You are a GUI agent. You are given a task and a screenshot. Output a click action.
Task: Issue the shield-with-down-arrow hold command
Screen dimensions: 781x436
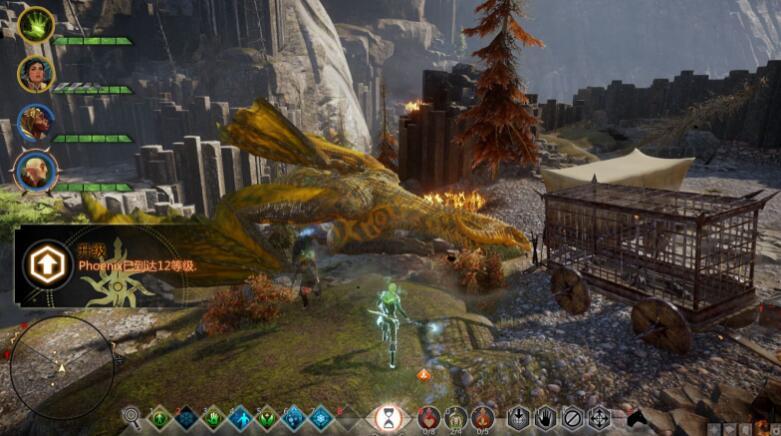pos(518,417)
